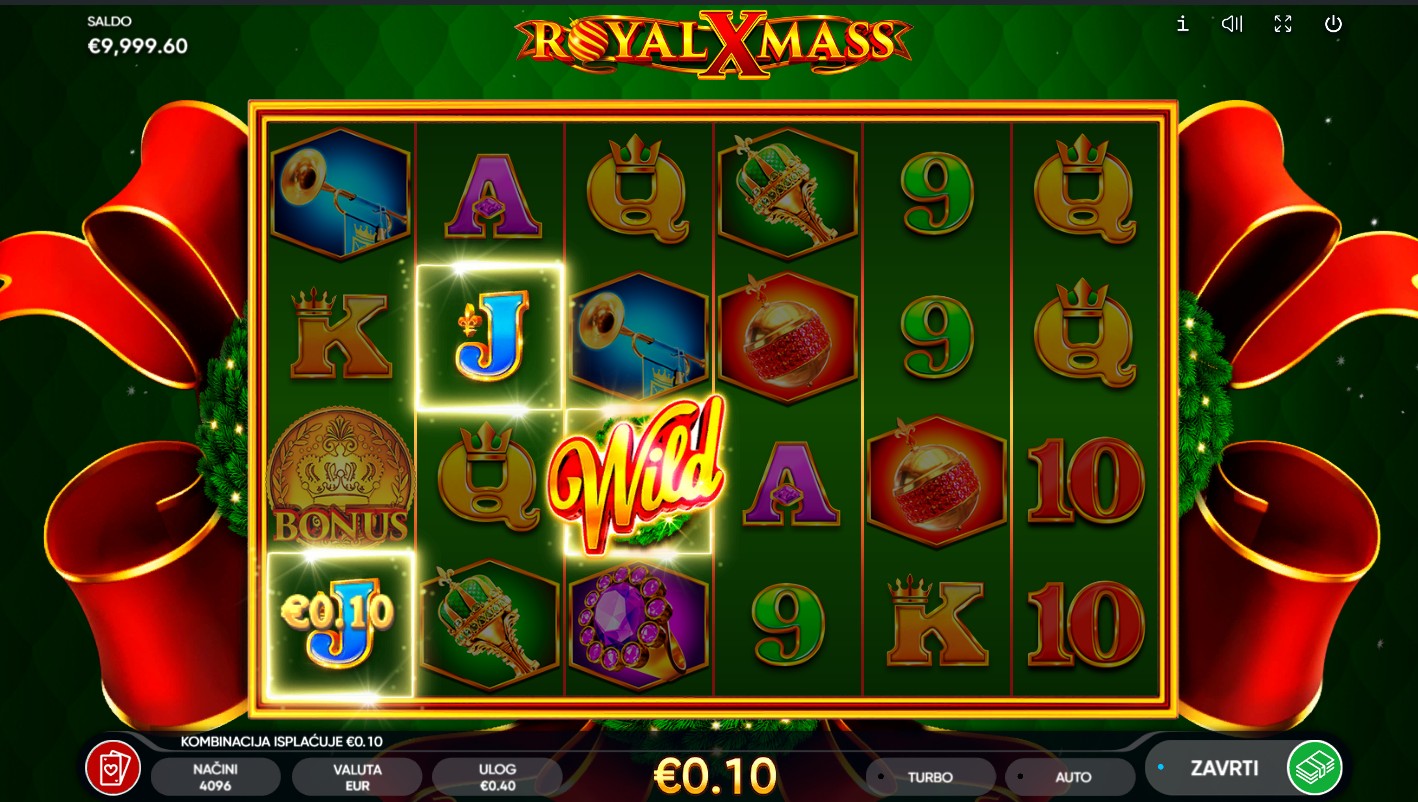Open the game info panel
The width and height of the screenshot is (1418, 802).
coord(1182,24)
